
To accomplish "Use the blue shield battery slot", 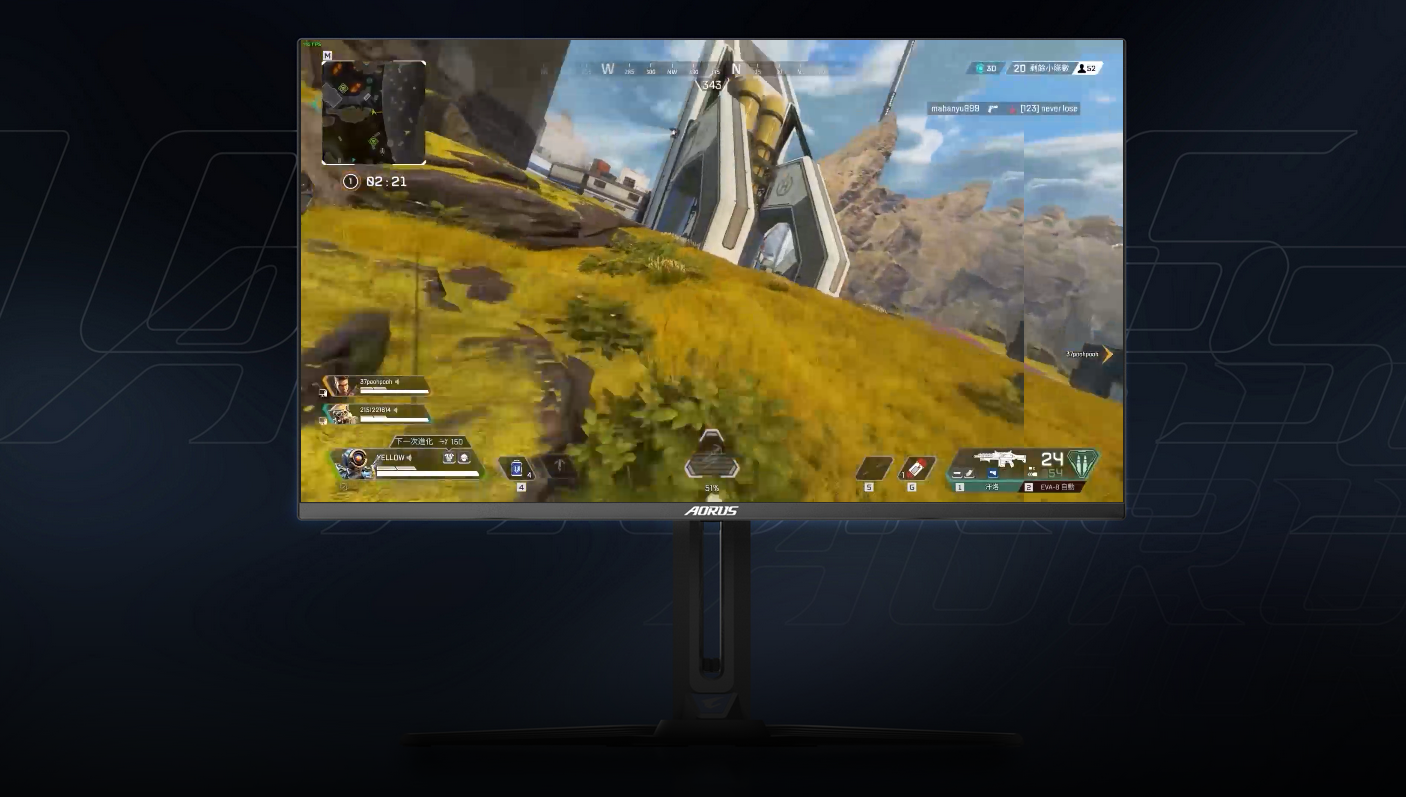I will (517, 468).
